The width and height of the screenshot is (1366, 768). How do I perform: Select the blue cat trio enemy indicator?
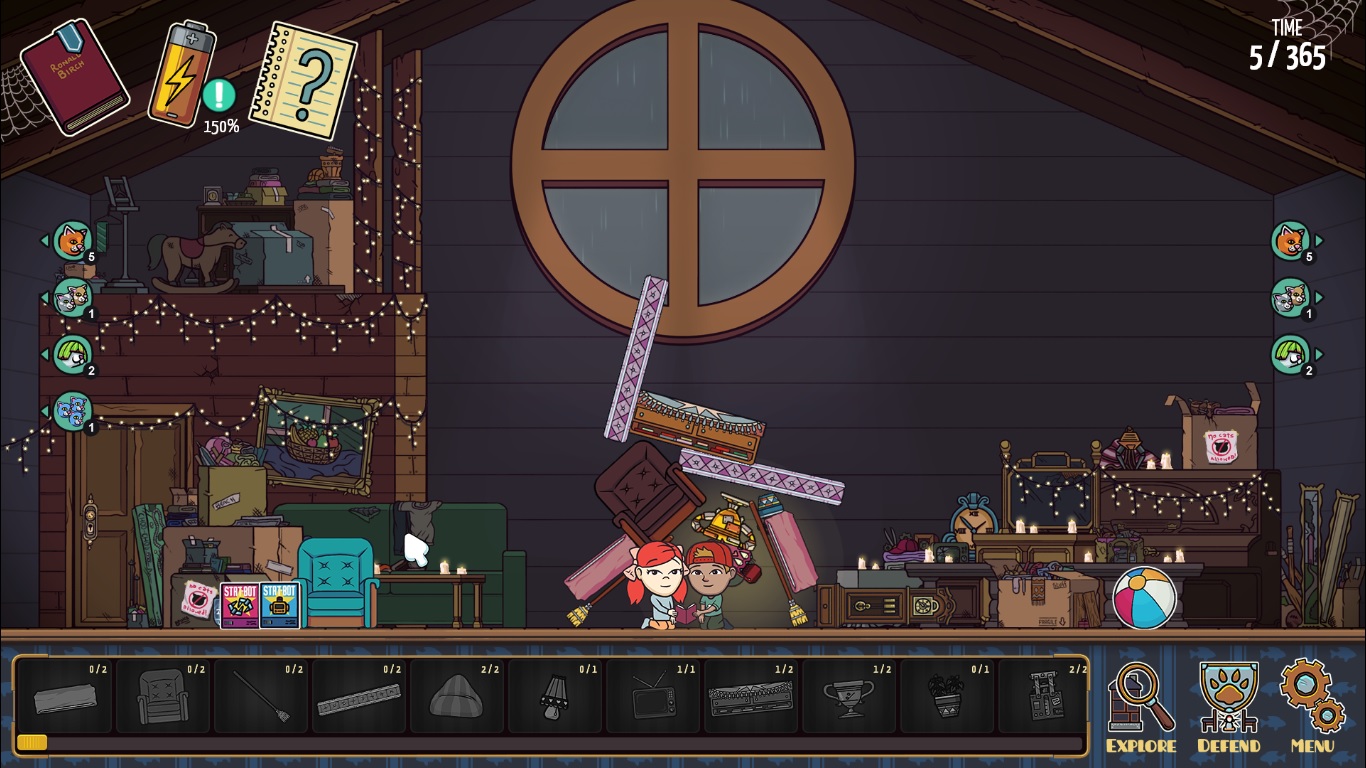[72, 411]
